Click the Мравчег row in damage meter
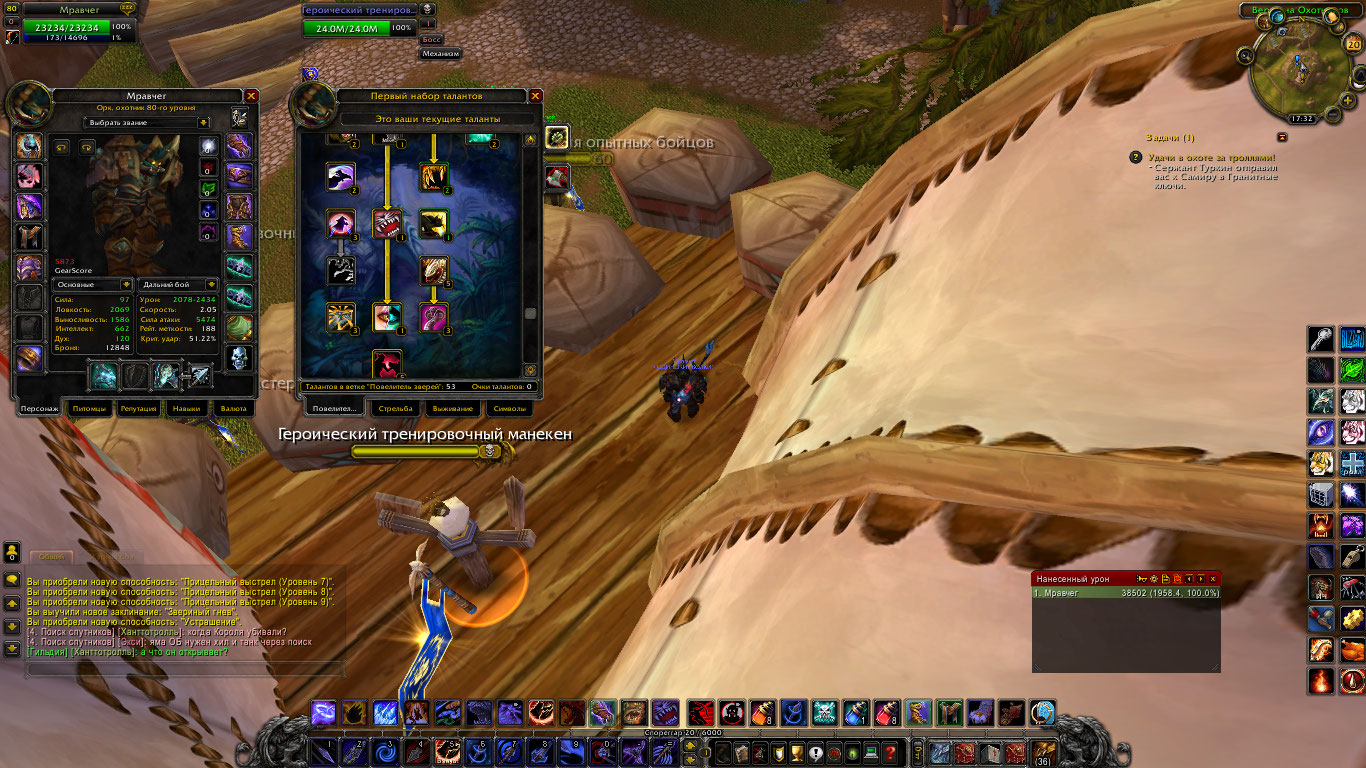This screenshot has height=768, width=1366. click(1126, 593)
